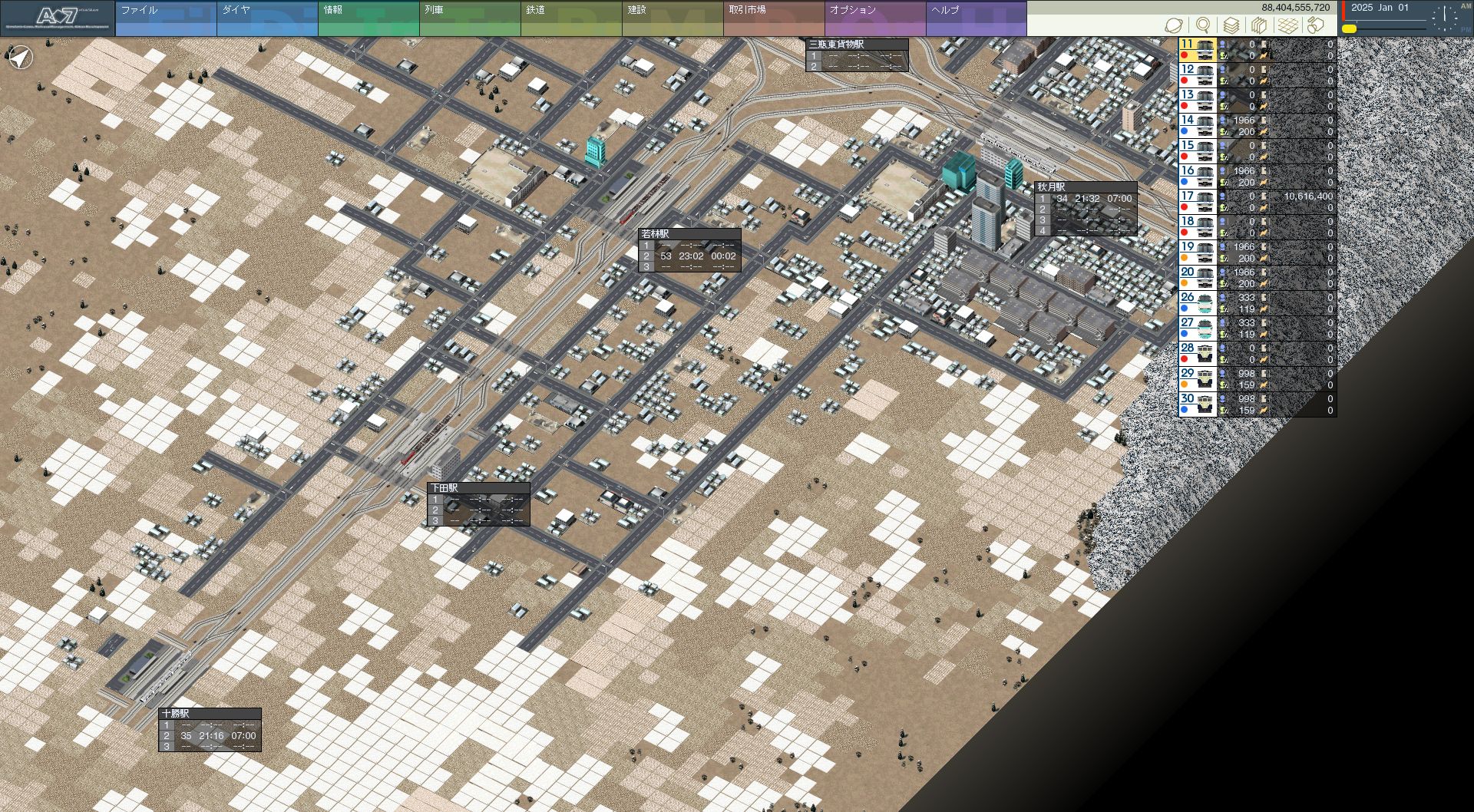This screenshot has width=1474, height=812.
Task: Click the yellow game speed slider knob
Action: tap(1349, 29)
